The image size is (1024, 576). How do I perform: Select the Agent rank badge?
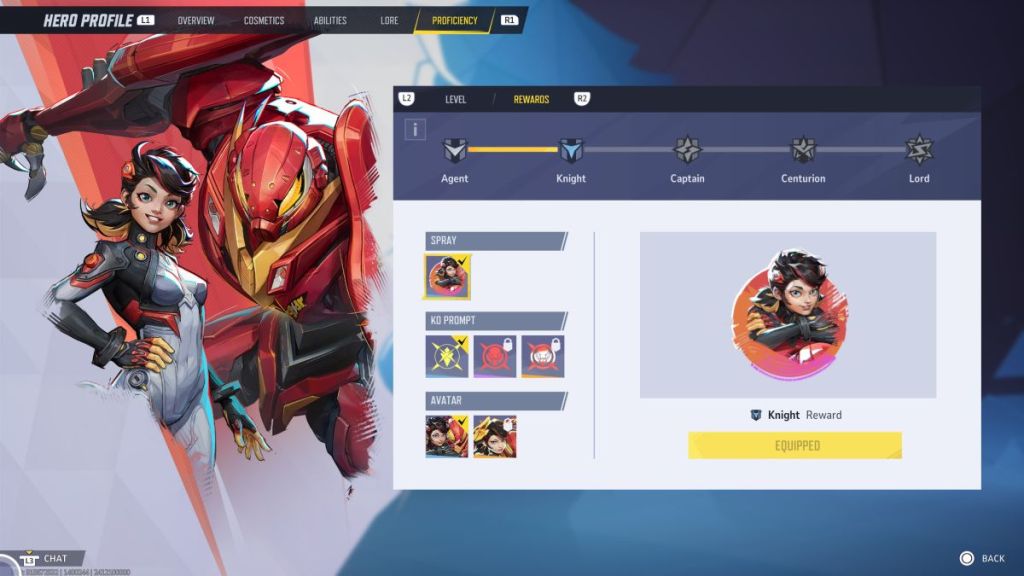[455, 151]
